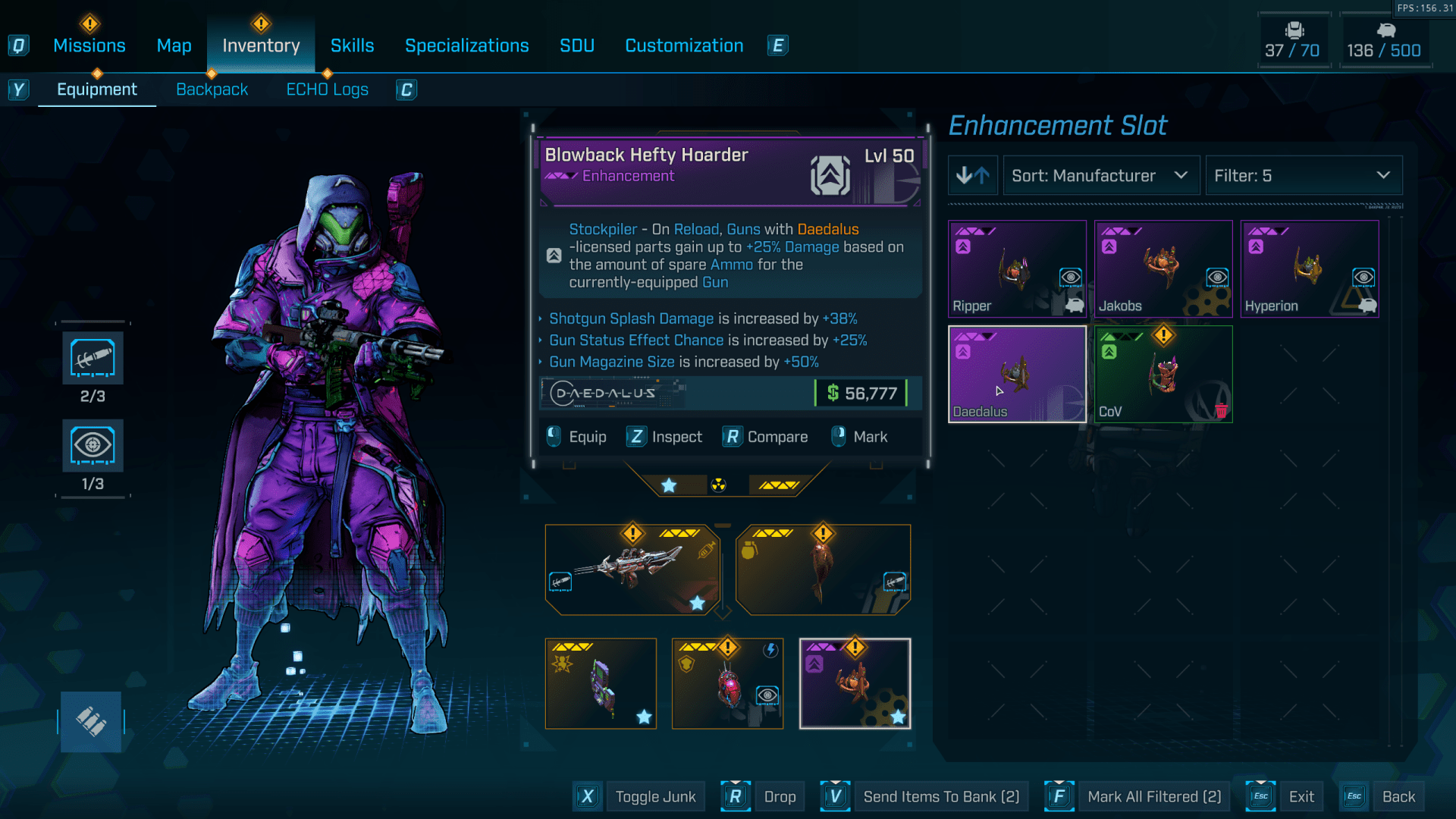Viewport: 1456px width, 819px height.
Task: Click the Ordnance eye icon showing 1/3
Action: pyautogui.click(x=92, y=445)
